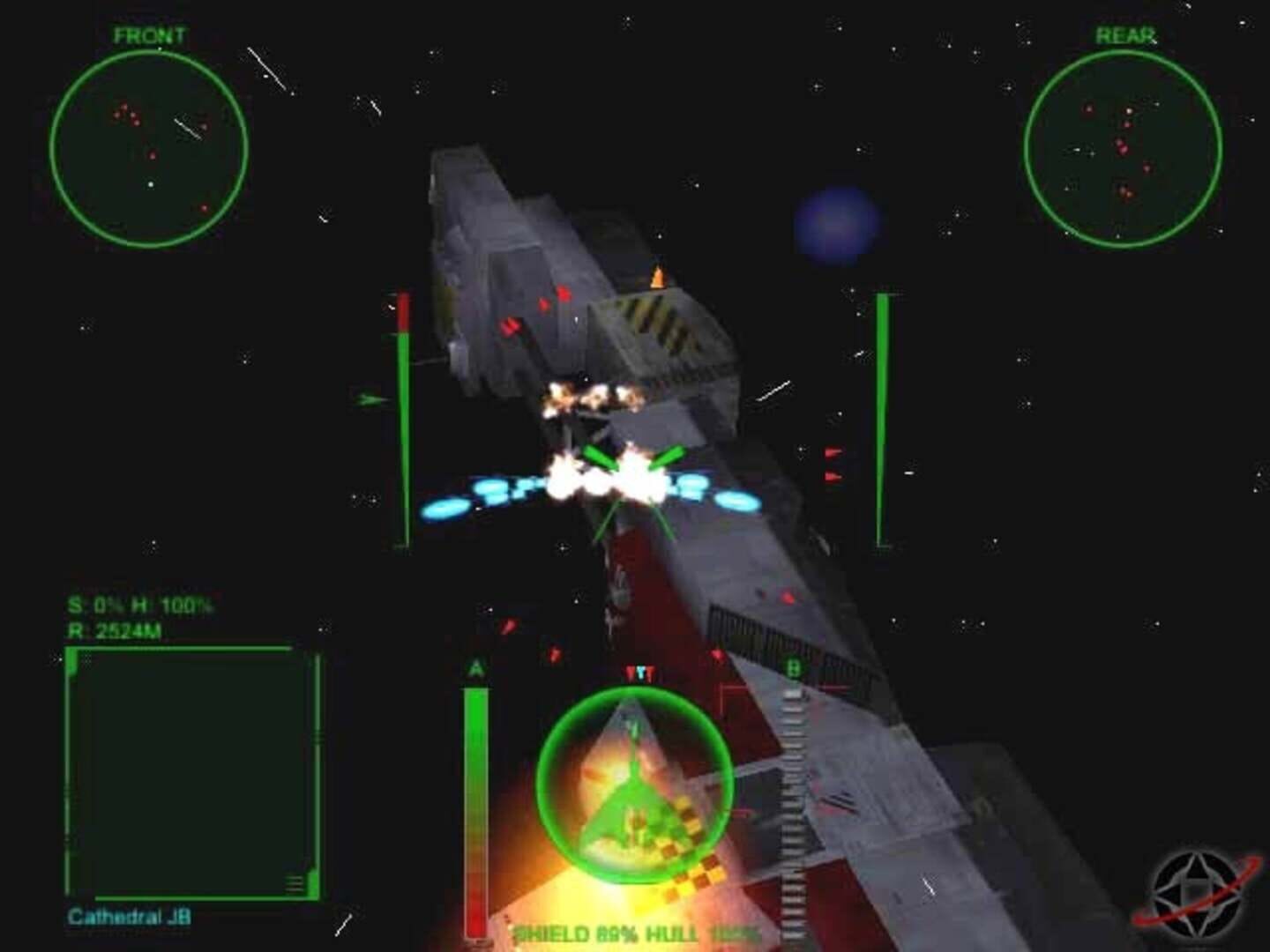Click the Cathedral JB target name label
The height and width of the screenshot is (952, 1270).
point(130,917)
